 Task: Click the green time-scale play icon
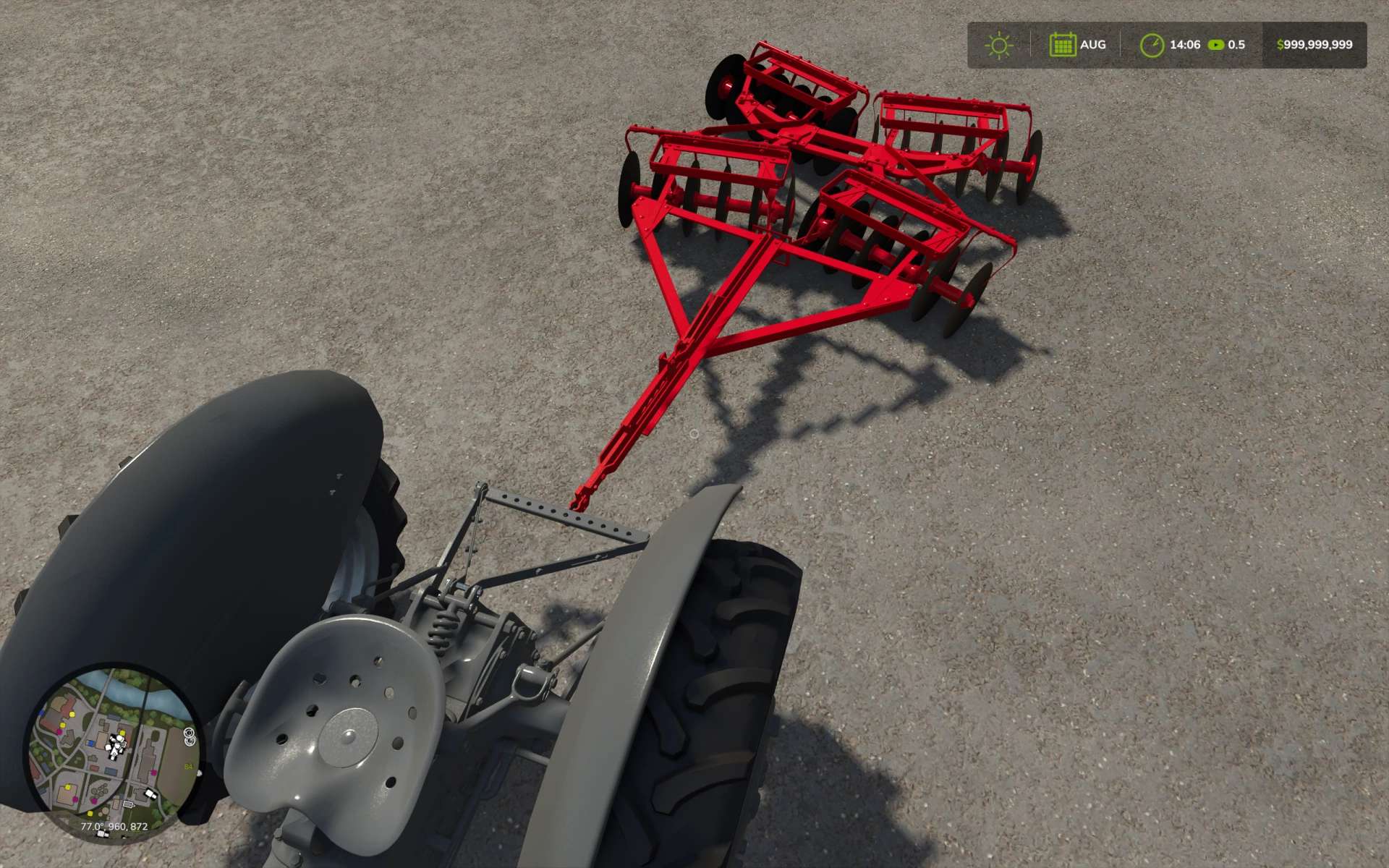[x=1216, y=45]
